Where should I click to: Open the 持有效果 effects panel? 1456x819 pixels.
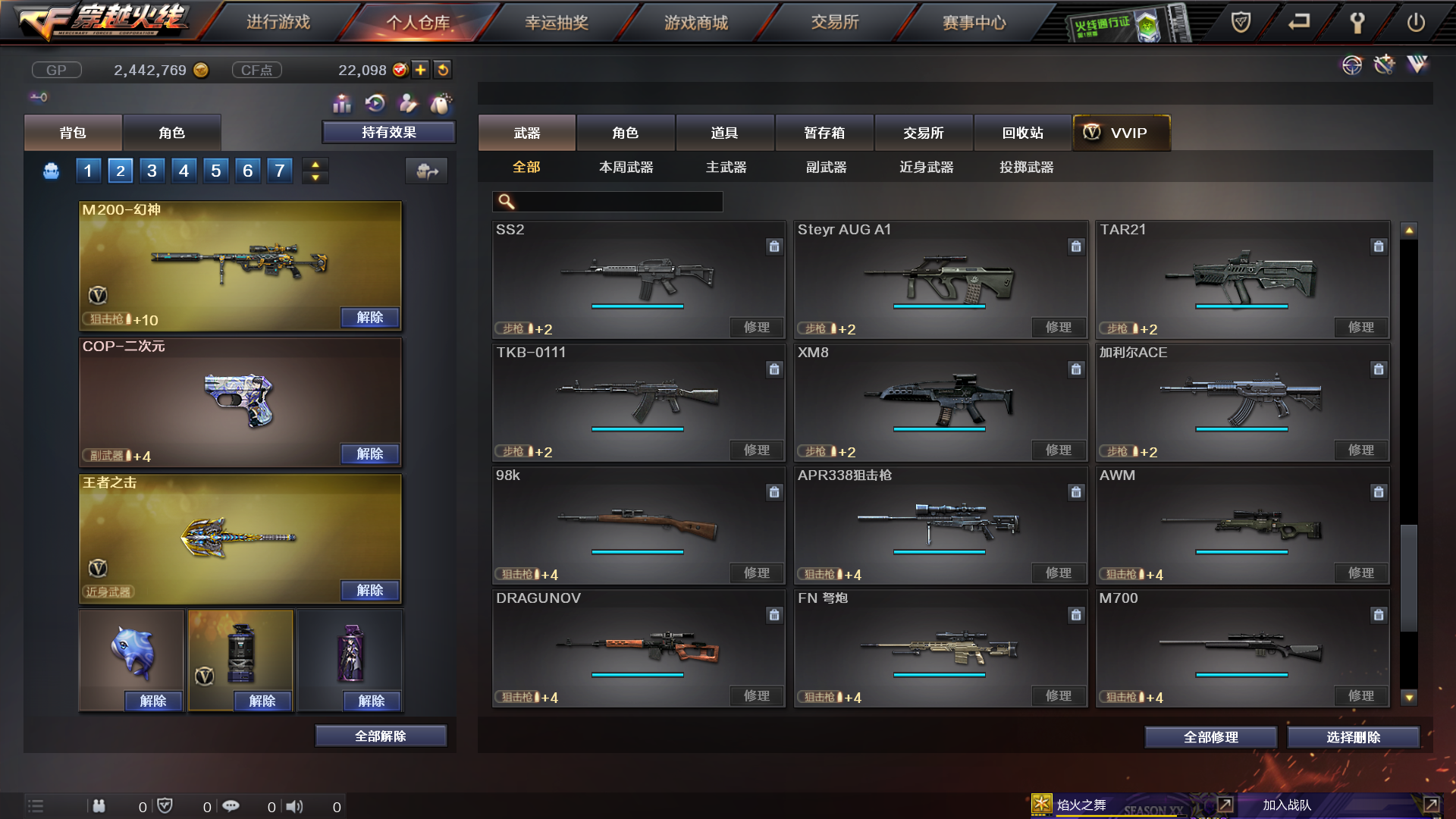pyautogui.click(x=388, y=133)
